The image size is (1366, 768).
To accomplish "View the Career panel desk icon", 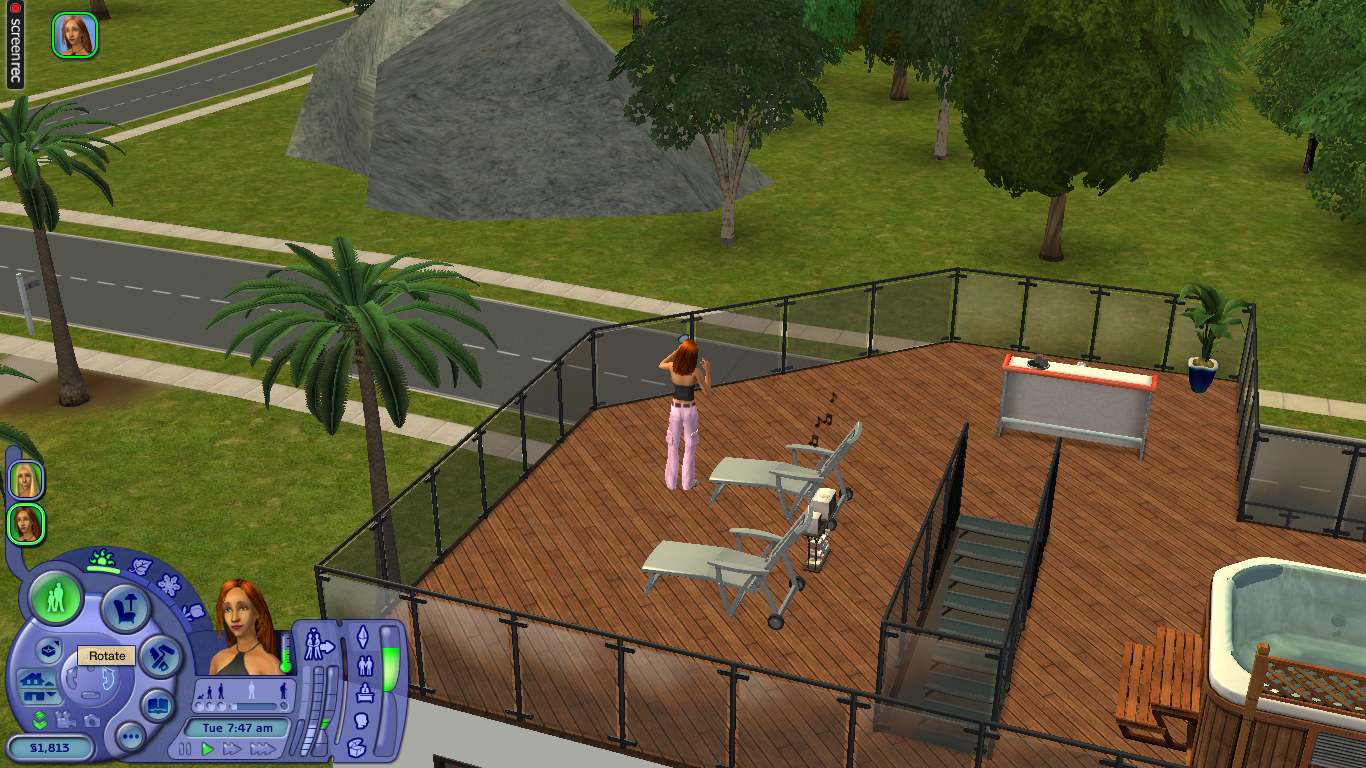I will click(366, 691).
